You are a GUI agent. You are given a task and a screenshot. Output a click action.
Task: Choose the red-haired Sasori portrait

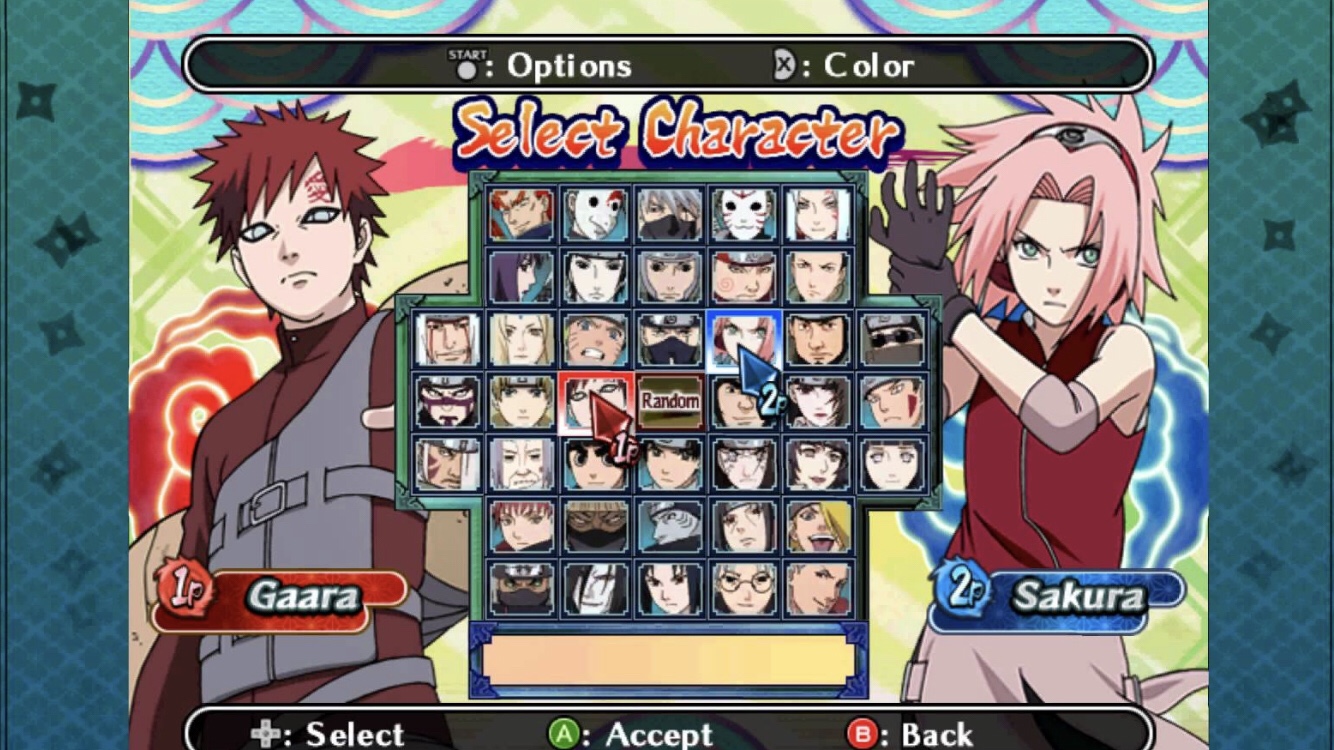coord(521,526)
